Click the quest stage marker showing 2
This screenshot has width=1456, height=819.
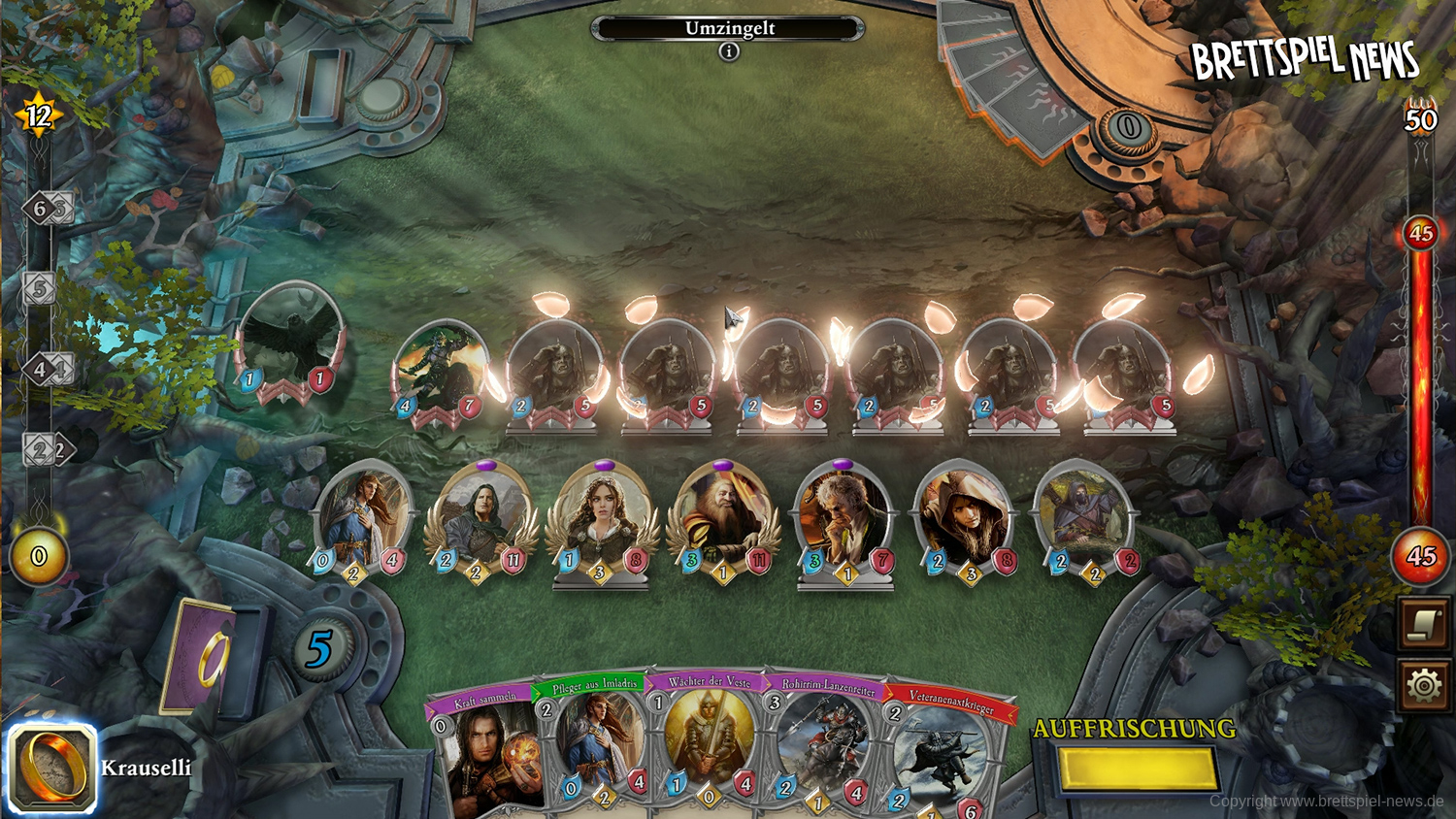(41, 449)
